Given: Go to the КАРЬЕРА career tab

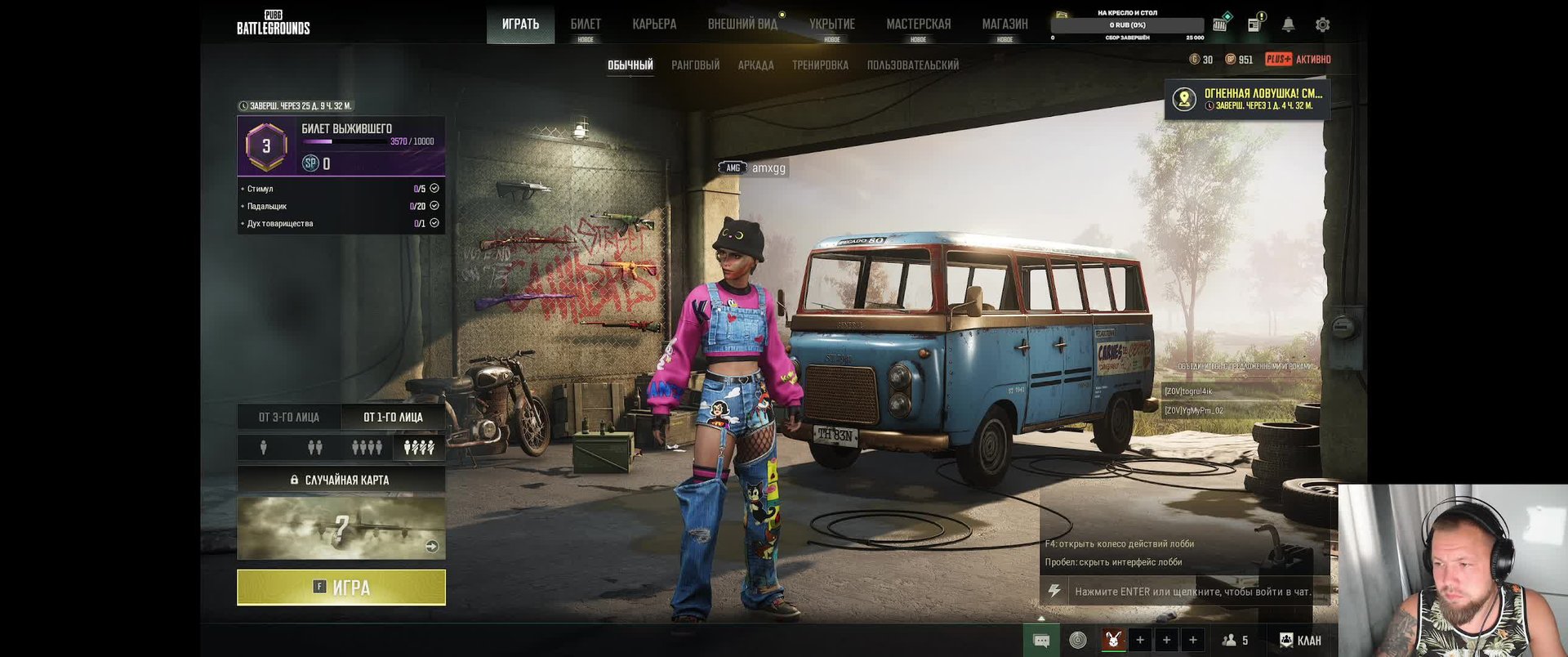Looking at the screenshot, I should (x=654, y=25).
